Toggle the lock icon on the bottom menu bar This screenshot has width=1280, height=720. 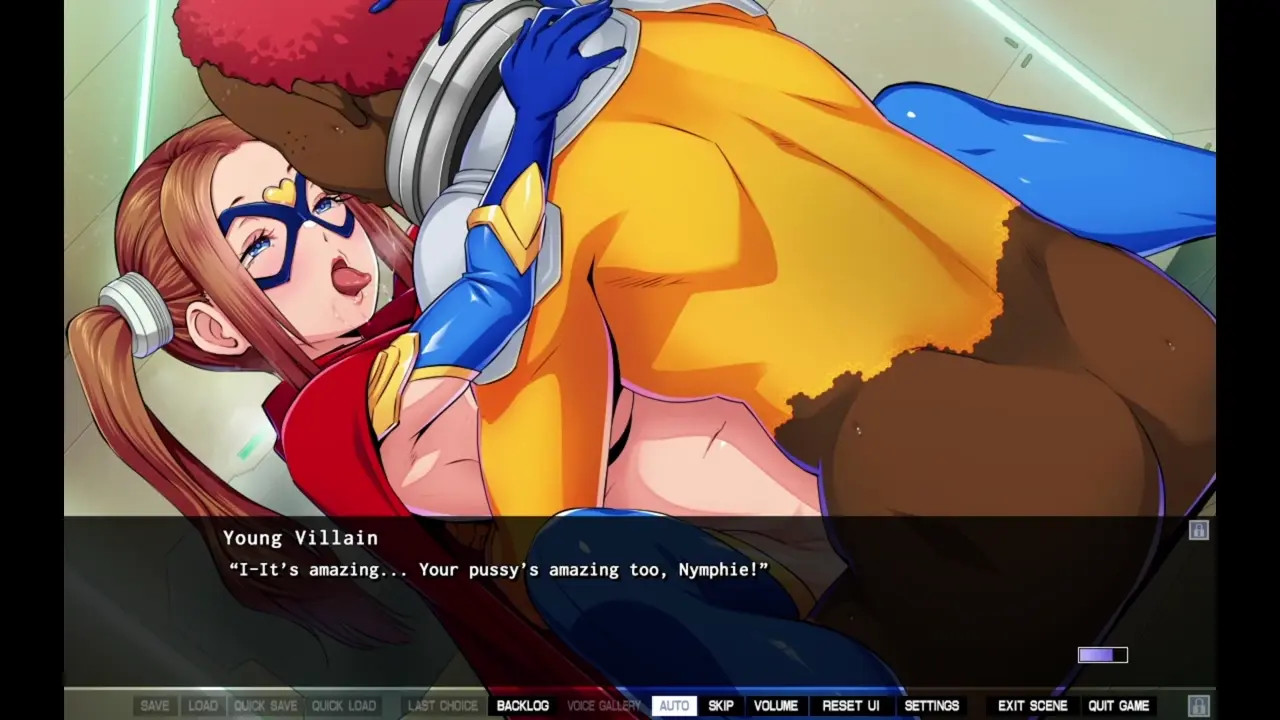click(x=1199, y=706)
